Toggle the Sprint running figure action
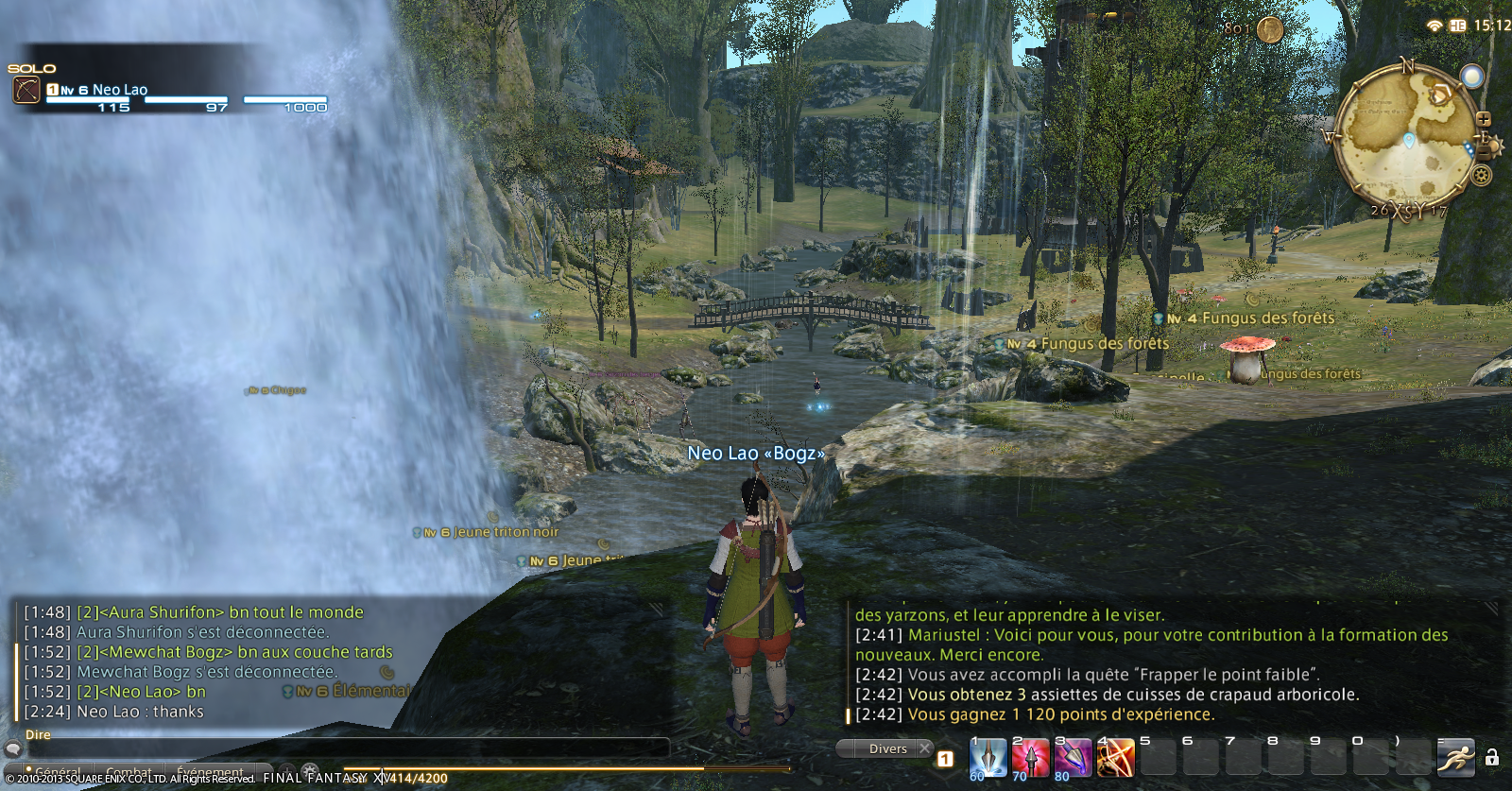The image size is (1512, 791). pyautogui.click(x=1455, y=757)
